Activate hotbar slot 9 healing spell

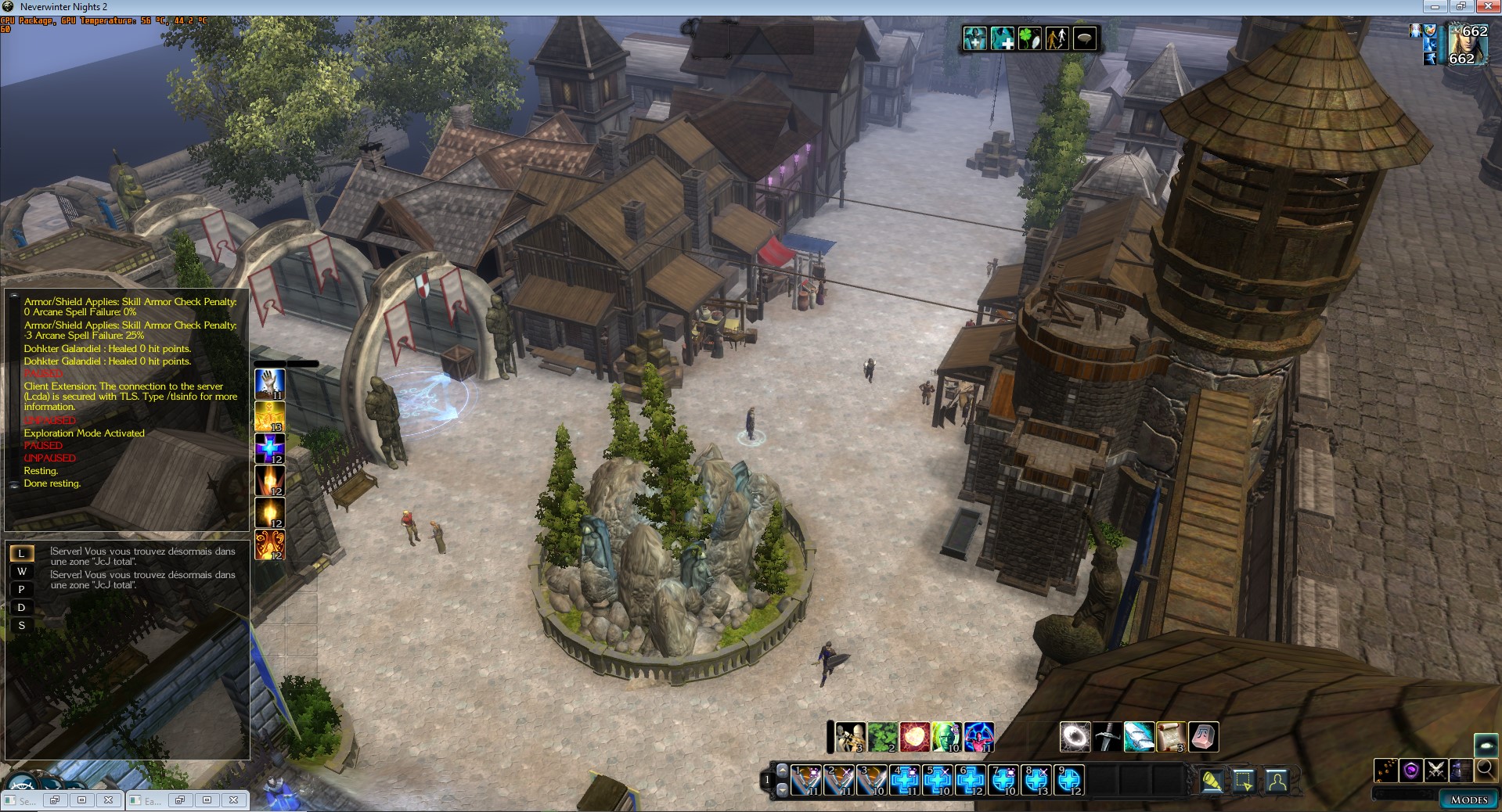point(1069,780)
